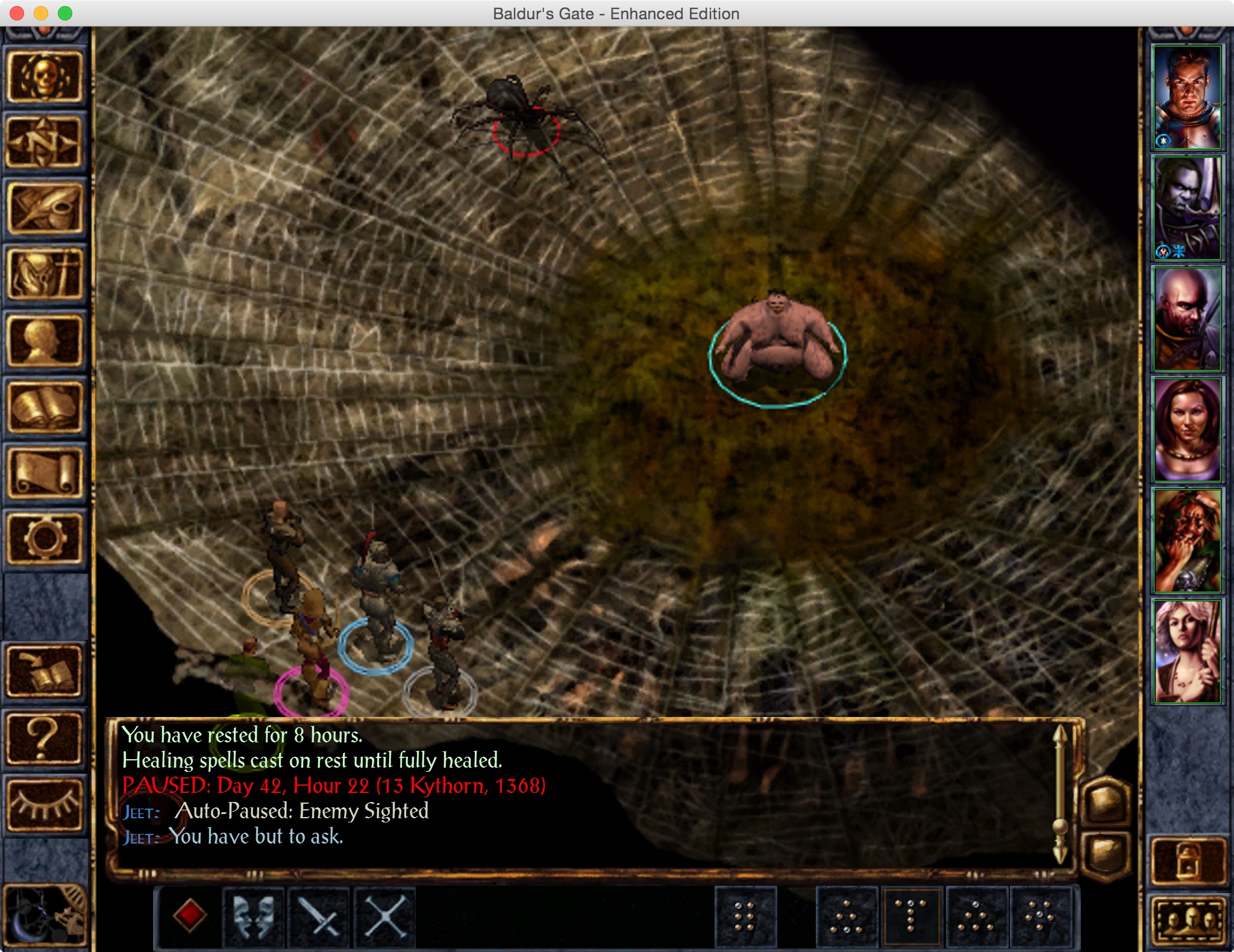Open help with the question mark button

click(45, 738)
